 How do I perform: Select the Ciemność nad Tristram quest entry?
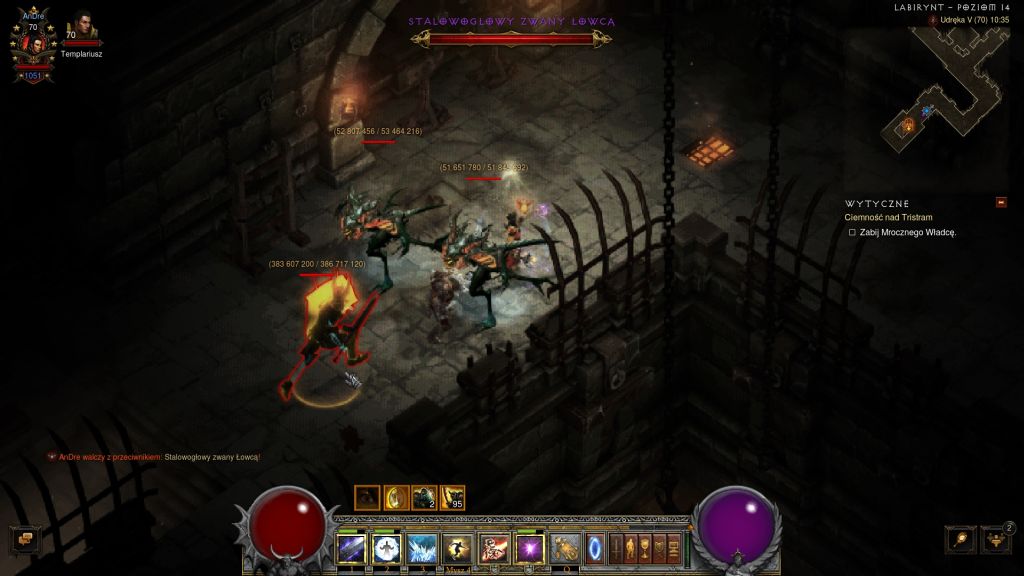click(886, 217)
